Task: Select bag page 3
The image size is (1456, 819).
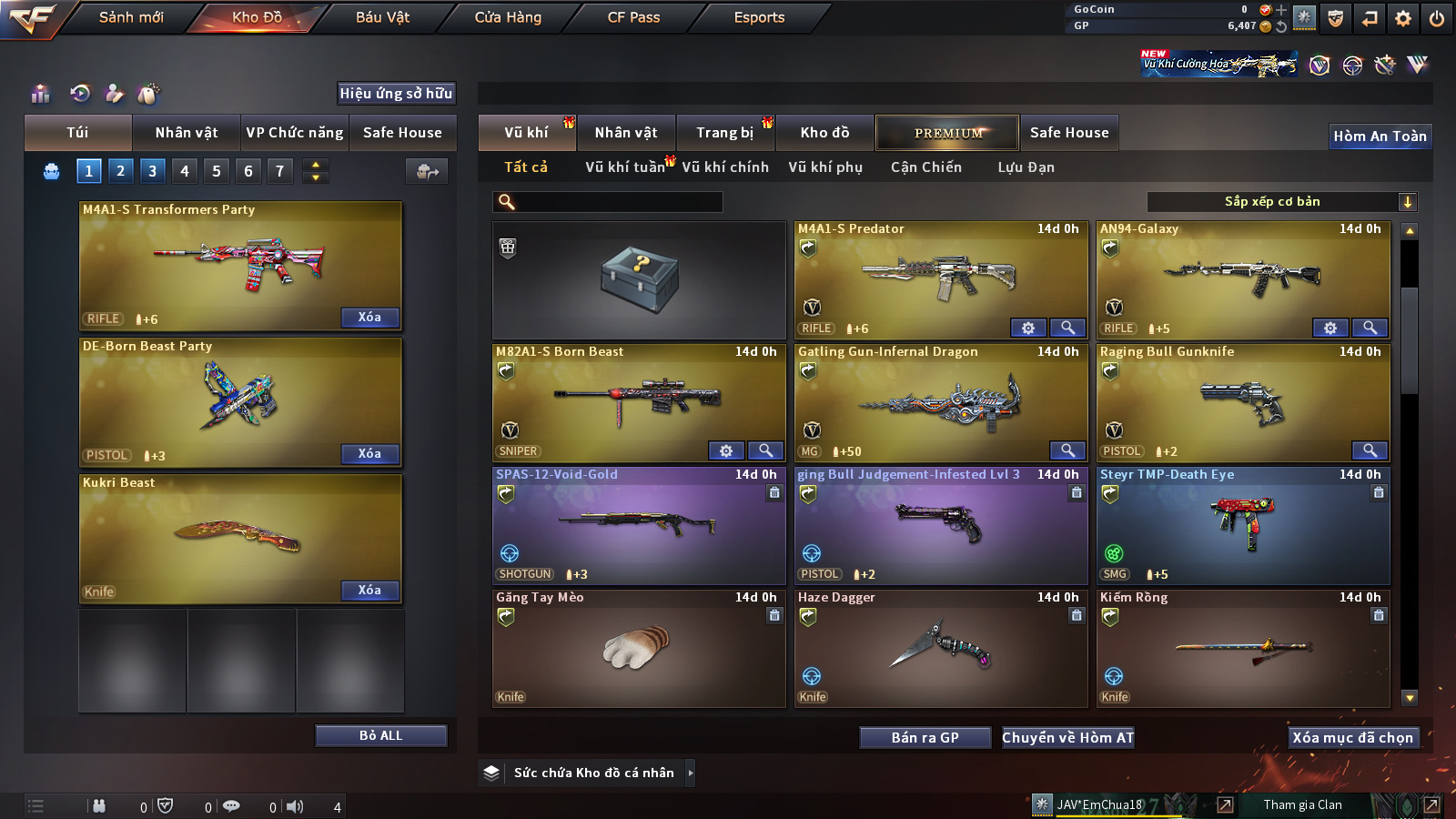Action: (x=152, y=170)
